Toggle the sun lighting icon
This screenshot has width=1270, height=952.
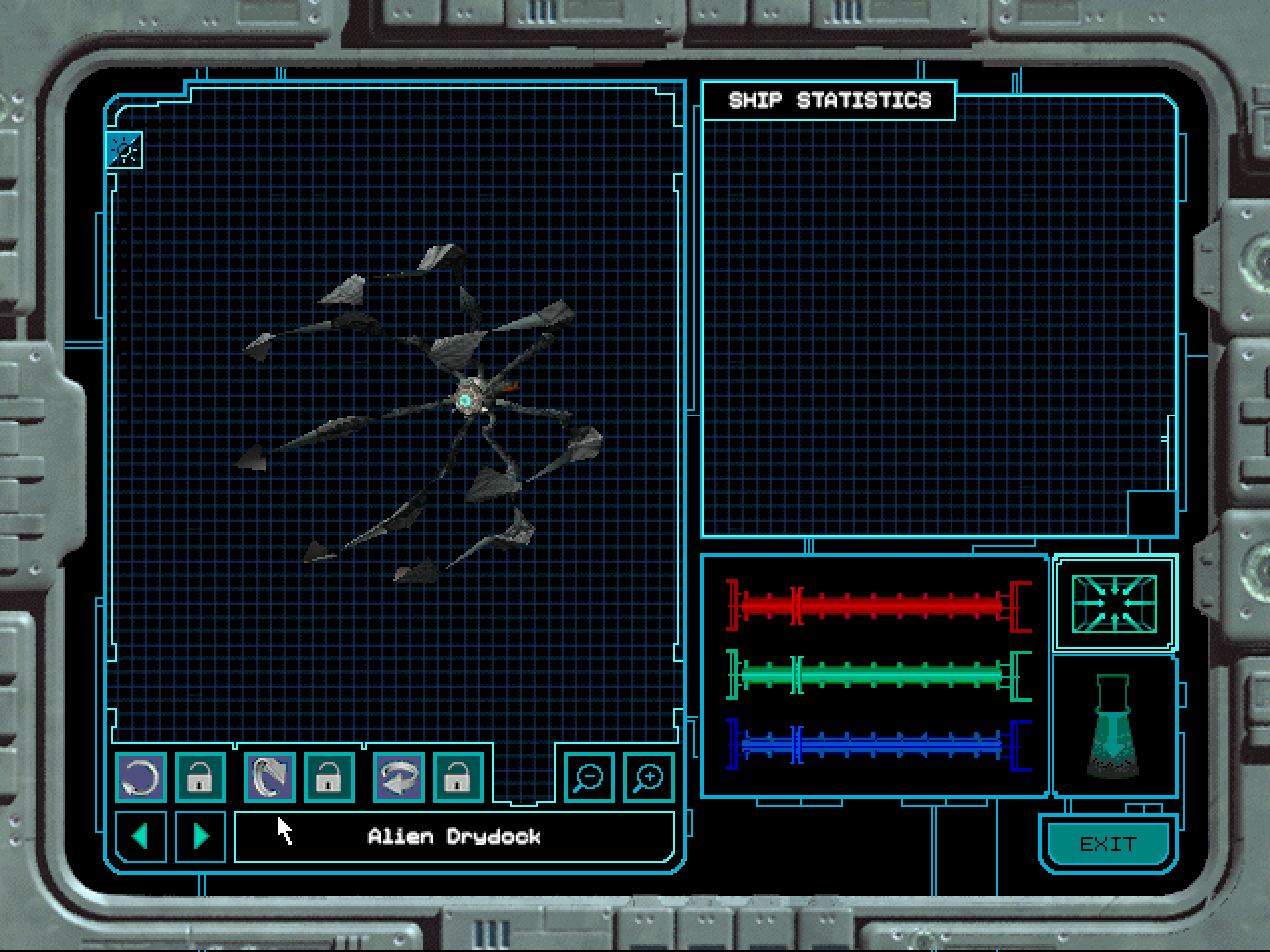tap(125, 150)
